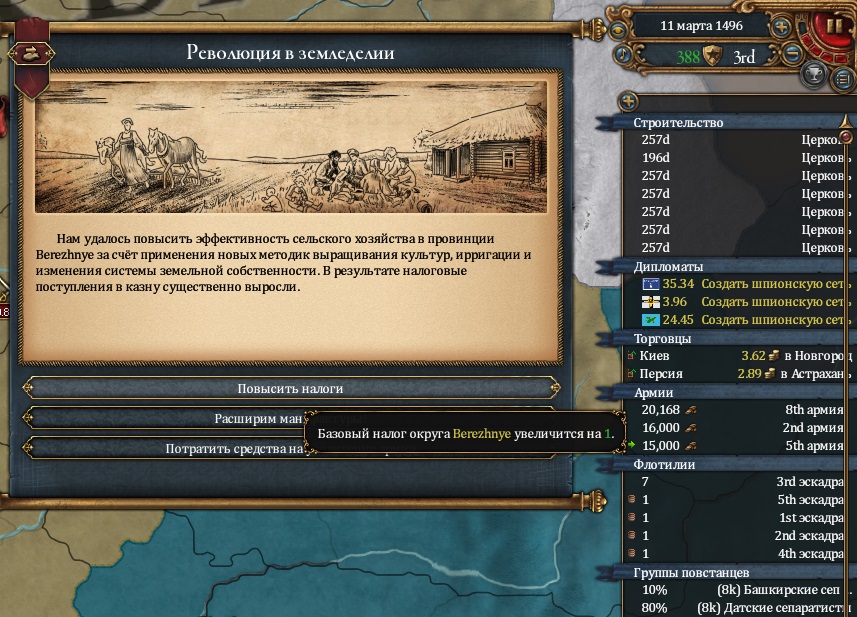The width and height of the screenshot is (857, 617).
Task: Increase game speed with the plus button
Action: 782,27
